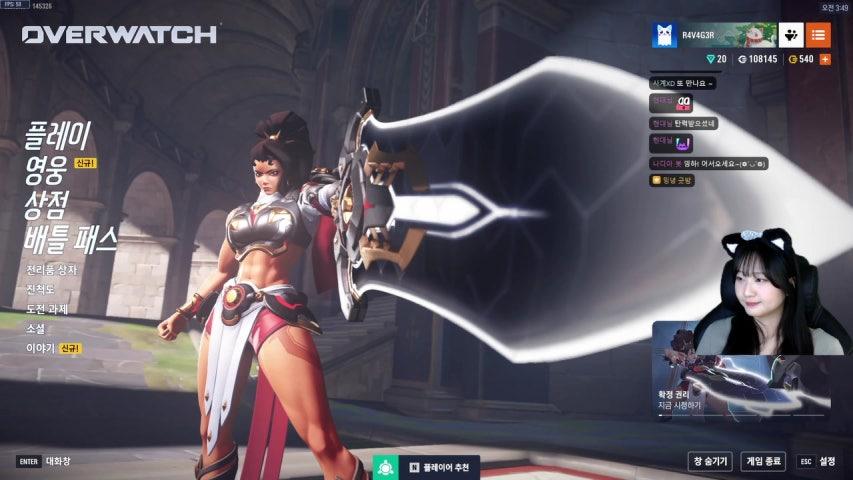This screenshot has height=480, width=853.
Task: Open the 배틀 패스 (Battle Pass)
Action: 71,238
